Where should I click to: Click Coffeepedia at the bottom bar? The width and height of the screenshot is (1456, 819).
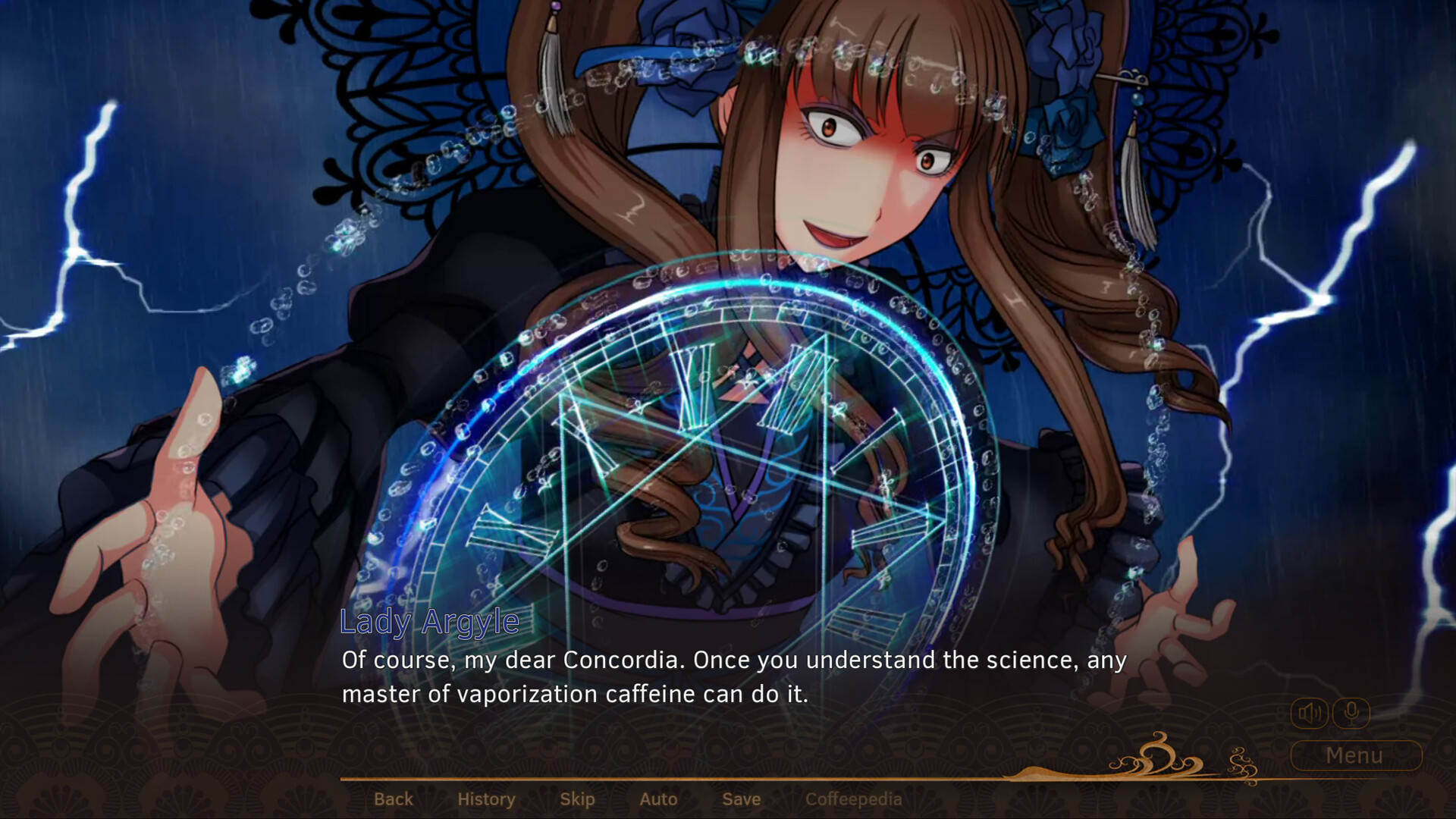pos(855,799)
